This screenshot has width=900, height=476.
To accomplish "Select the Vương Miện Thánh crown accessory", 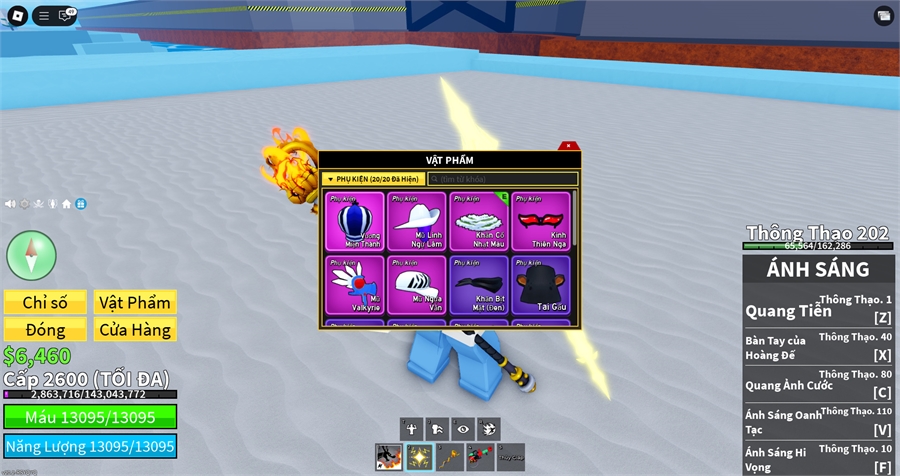I will coord(356,221).
